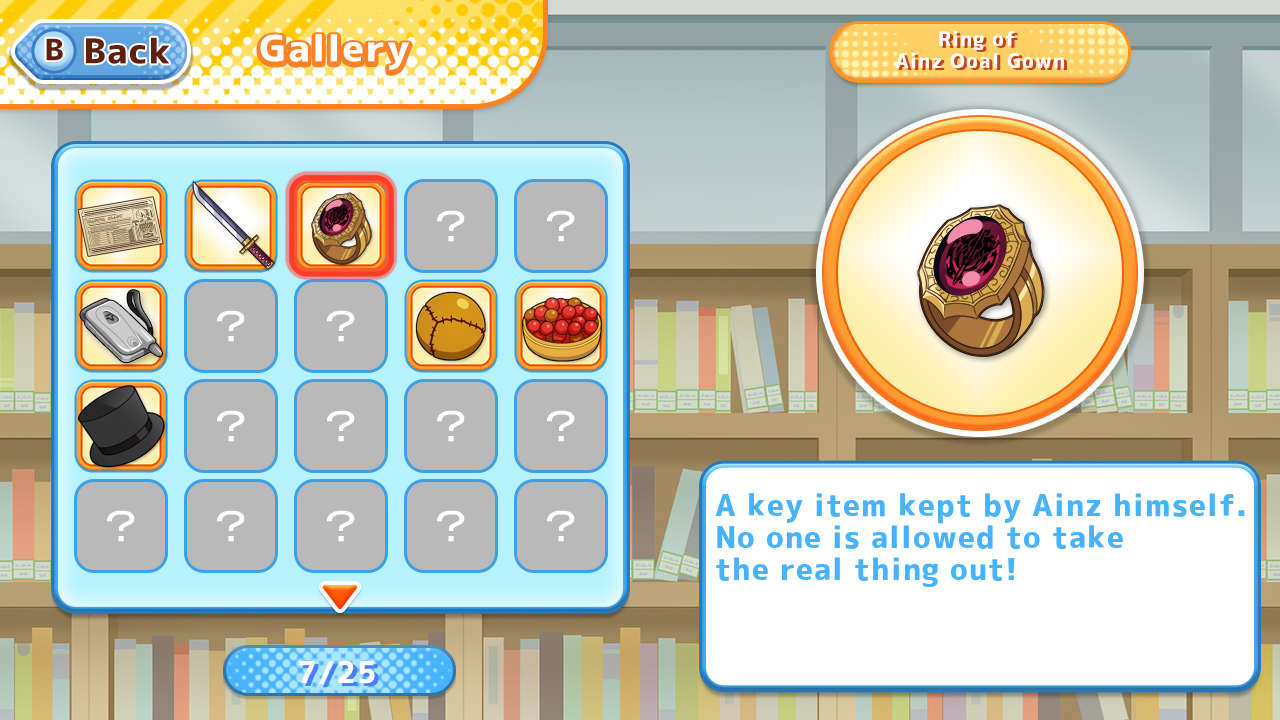View the berry tart gallery item
The height and width of the screenshot is (720, 1280).
coord(561,326)
